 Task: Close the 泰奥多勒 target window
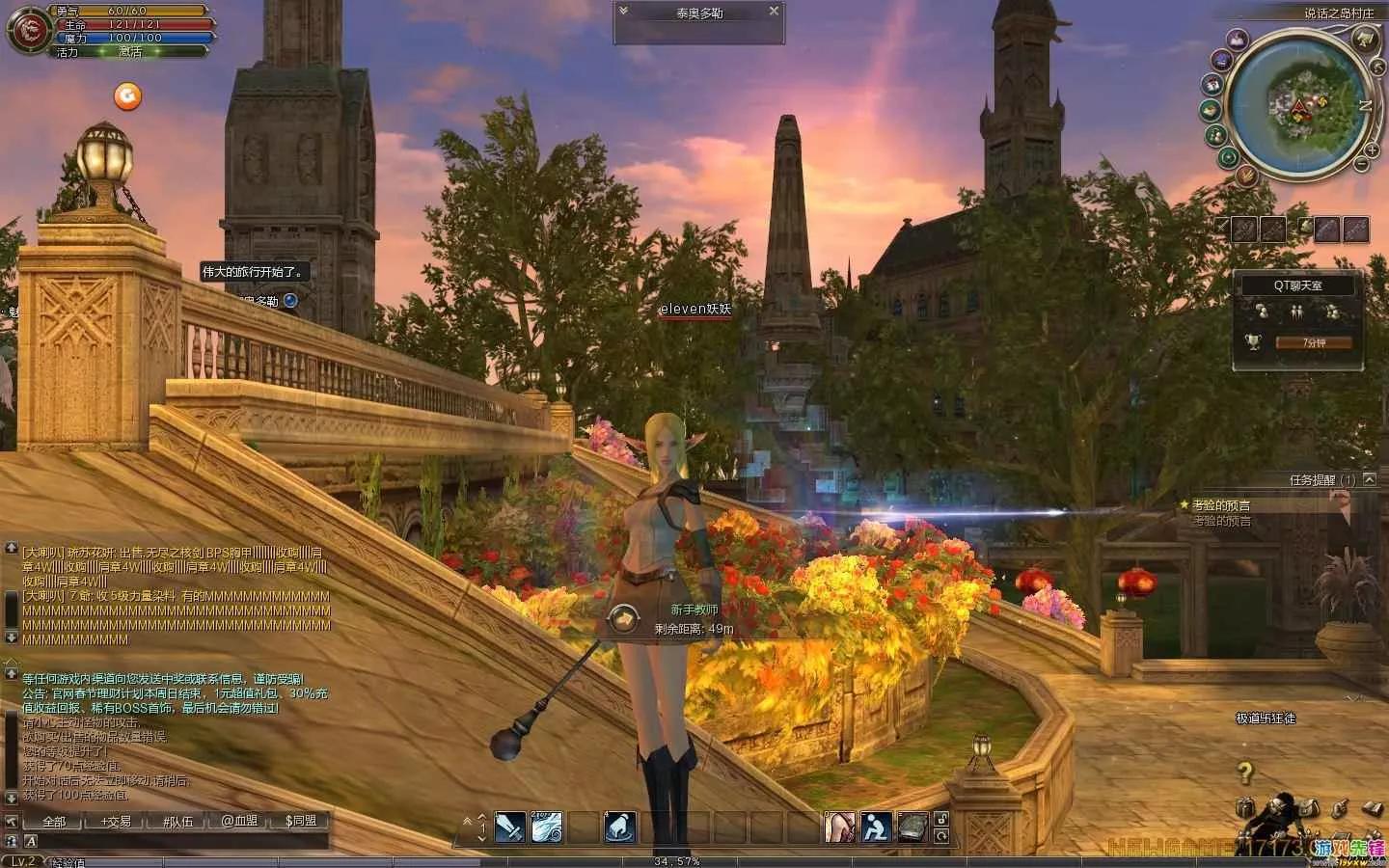(x=774, y=12)
